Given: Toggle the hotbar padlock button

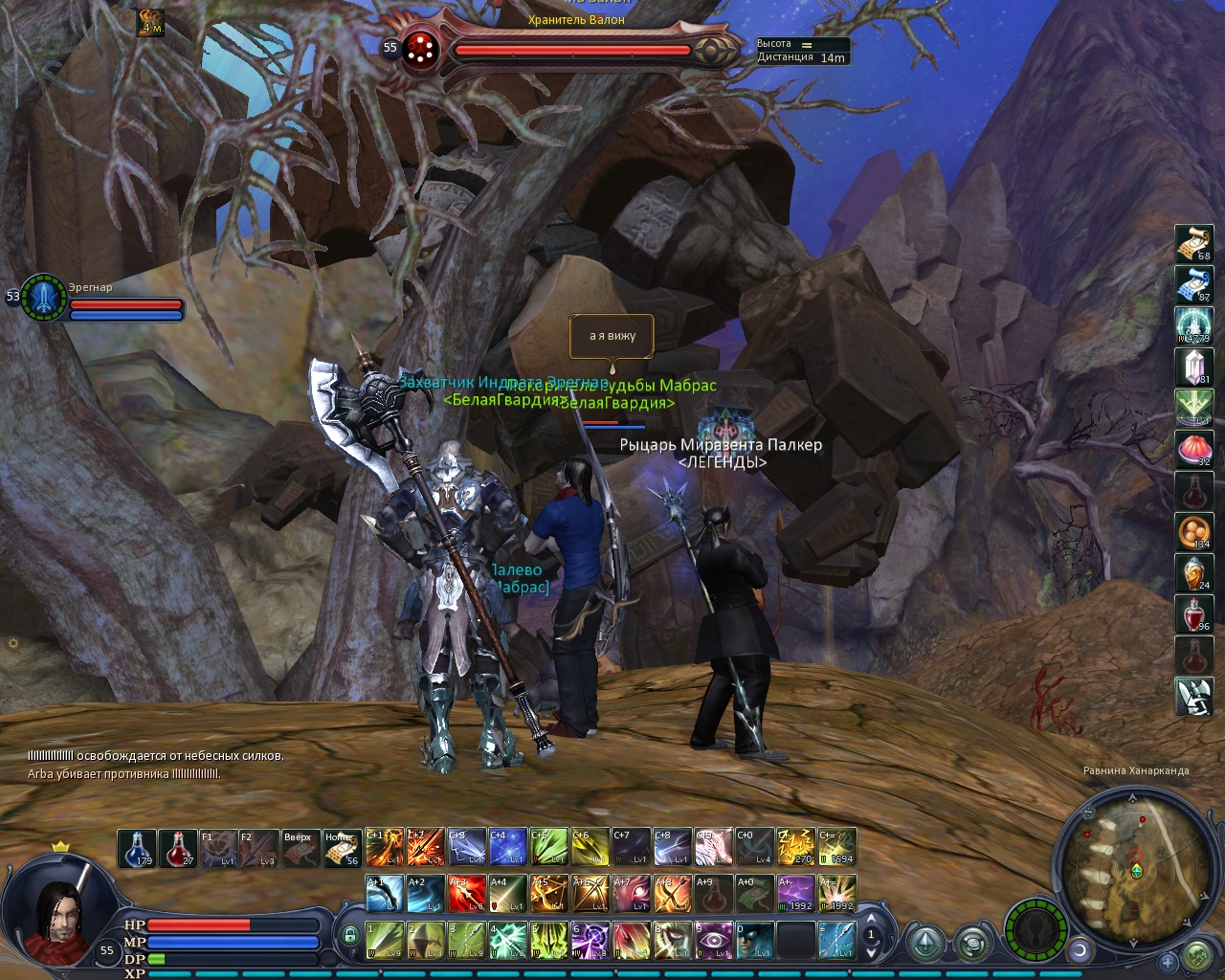Looking at the screenshot, I should coord(350,935).
